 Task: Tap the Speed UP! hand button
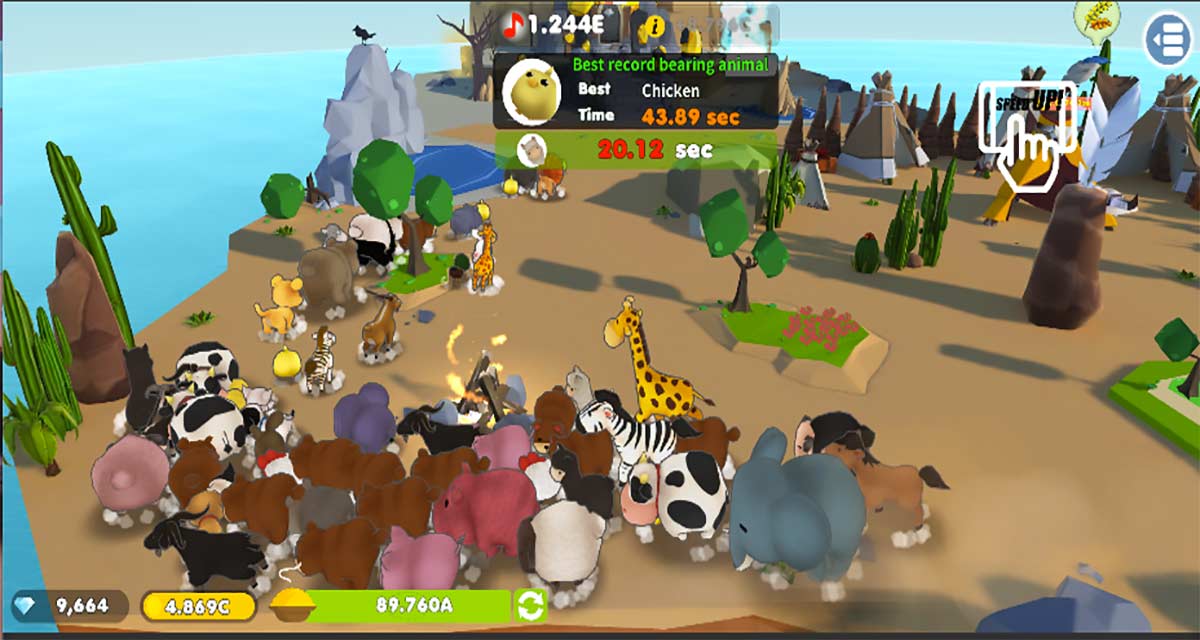pyautogui.click(x=1026, y=132)
